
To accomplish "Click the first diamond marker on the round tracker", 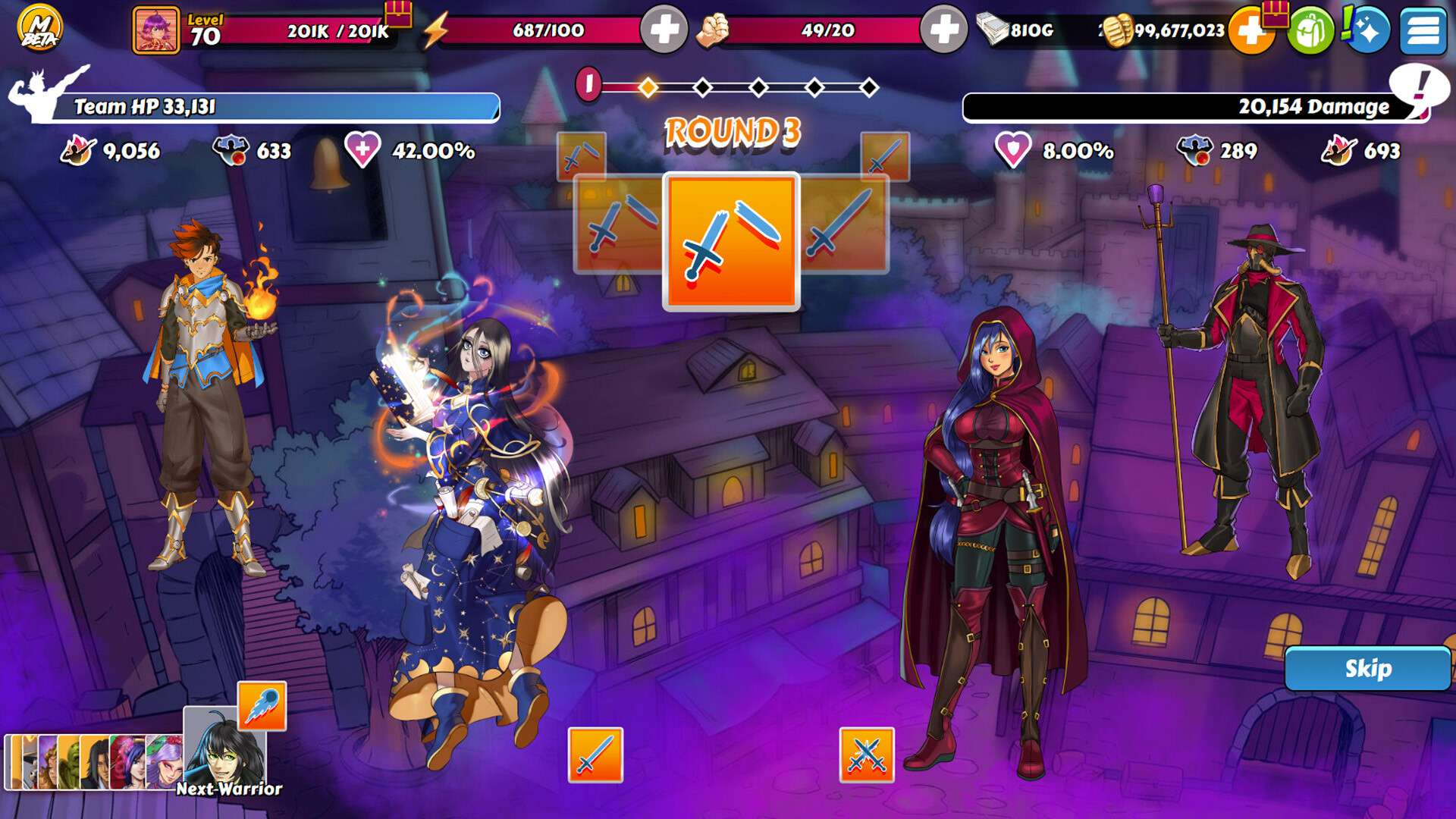I will click(647, 86).
